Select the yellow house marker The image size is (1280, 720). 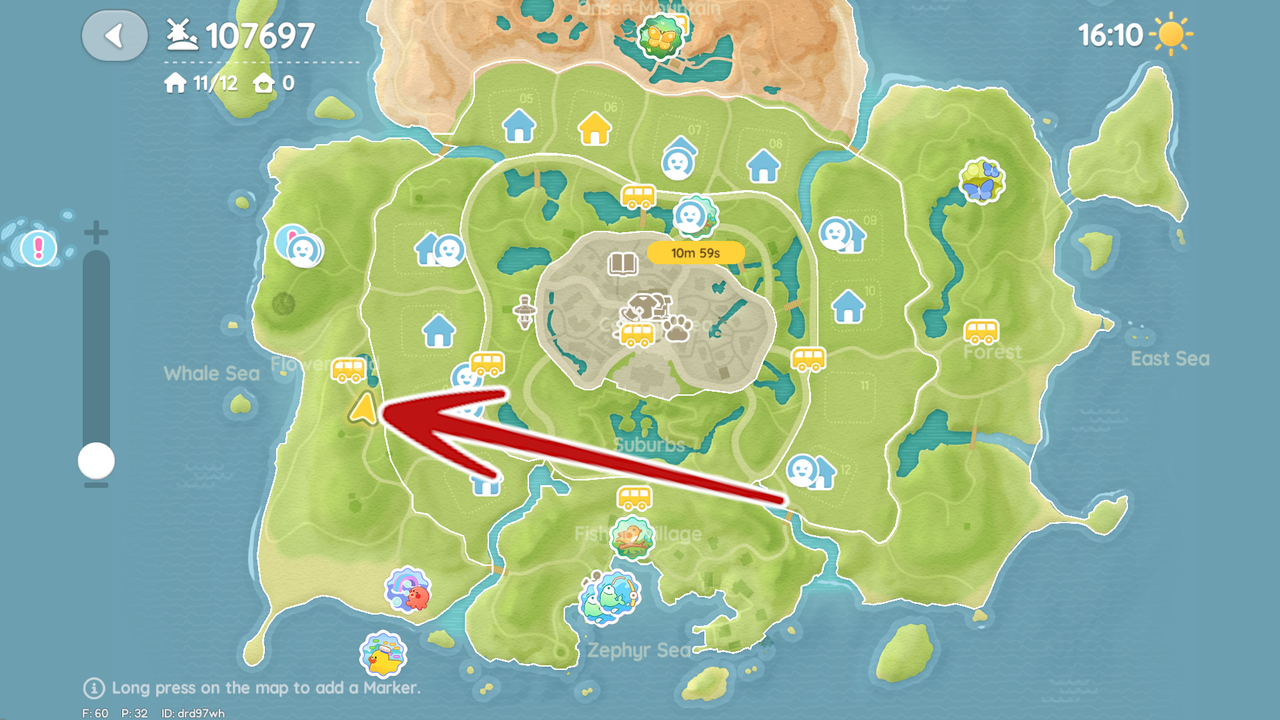point(595,127)
